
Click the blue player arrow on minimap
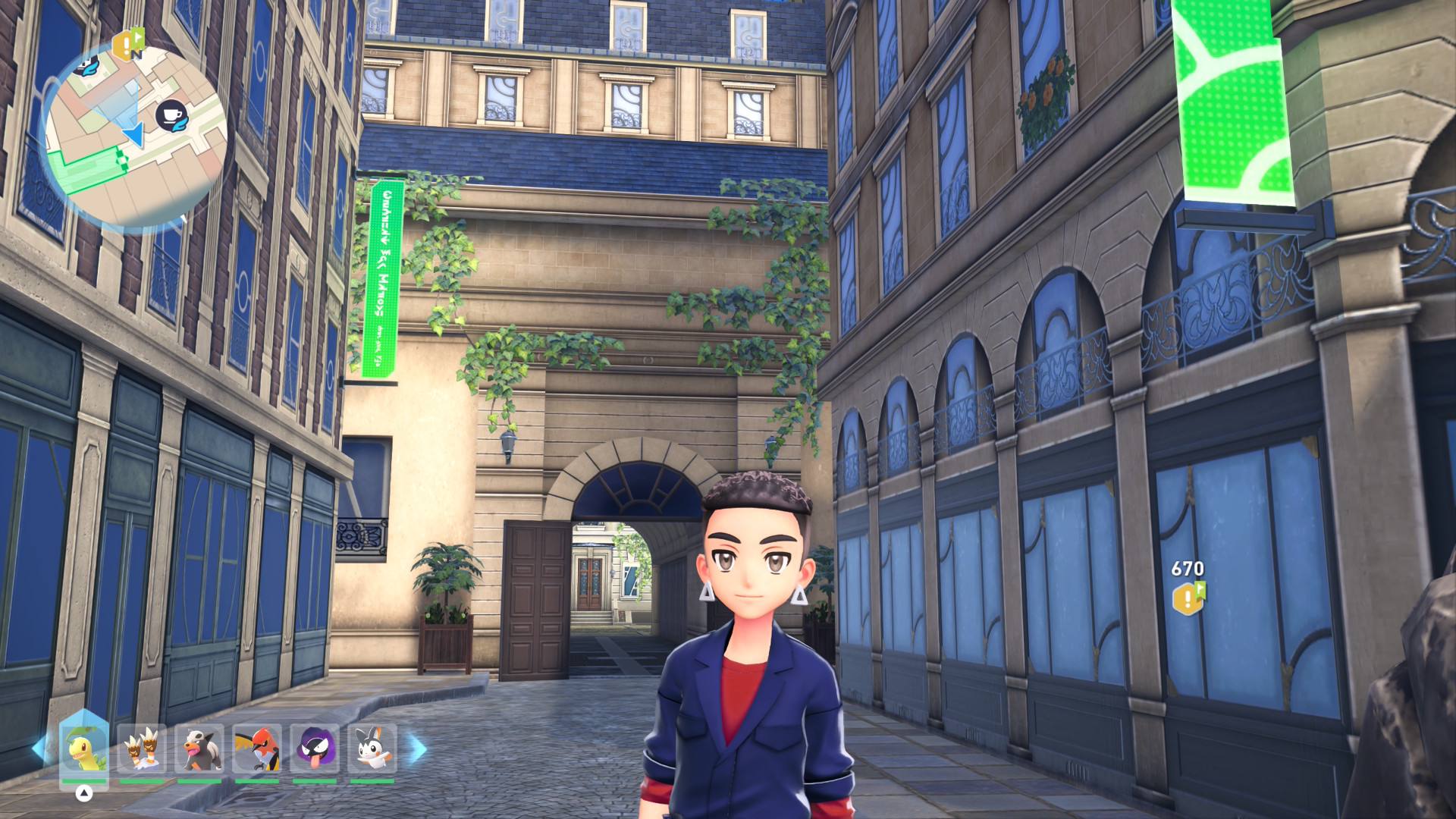(135, 136)
